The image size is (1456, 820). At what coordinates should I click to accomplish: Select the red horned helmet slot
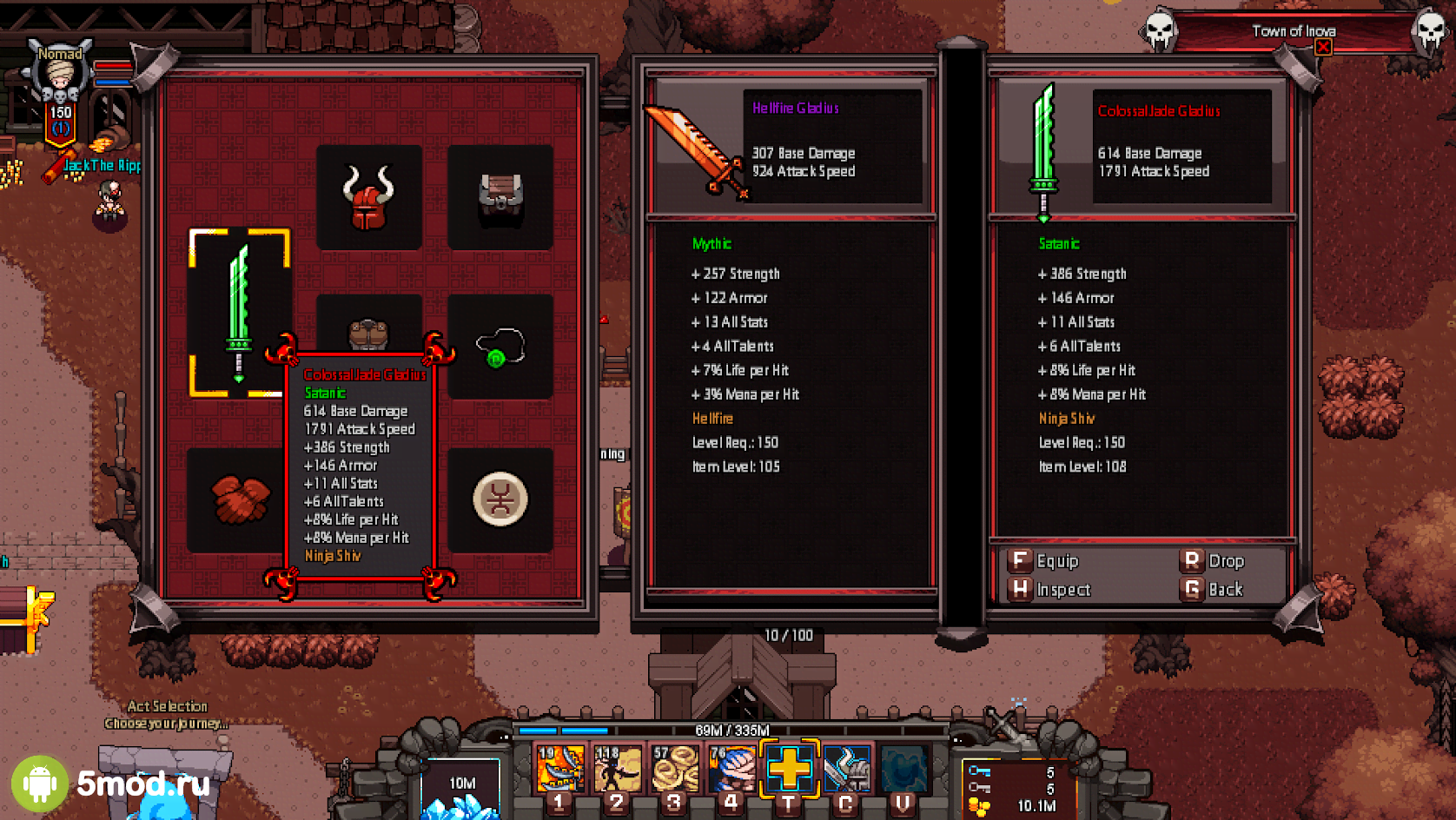tap(368, 197)
